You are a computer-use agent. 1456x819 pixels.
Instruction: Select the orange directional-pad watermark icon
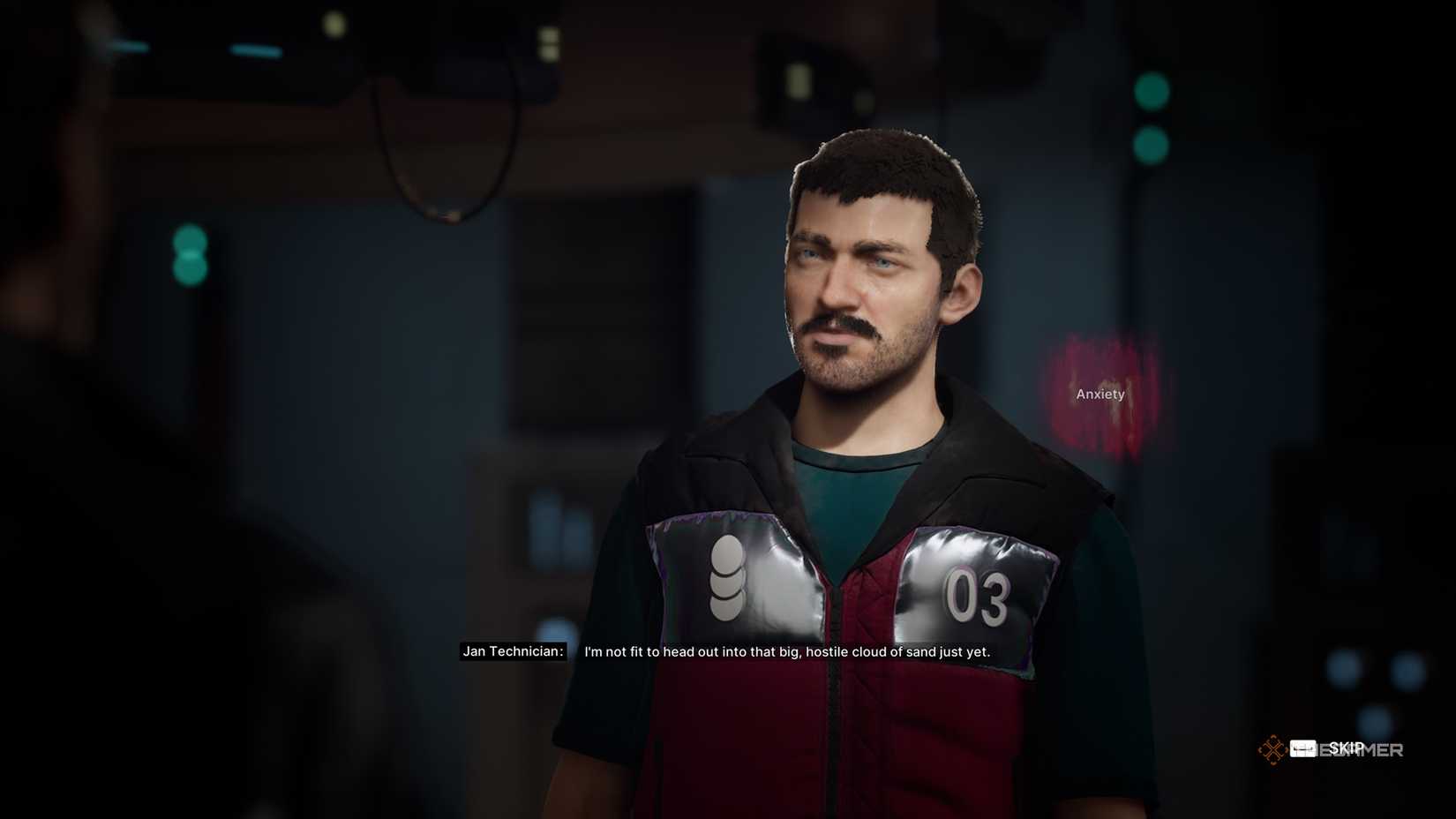[x=1272, y=748]
